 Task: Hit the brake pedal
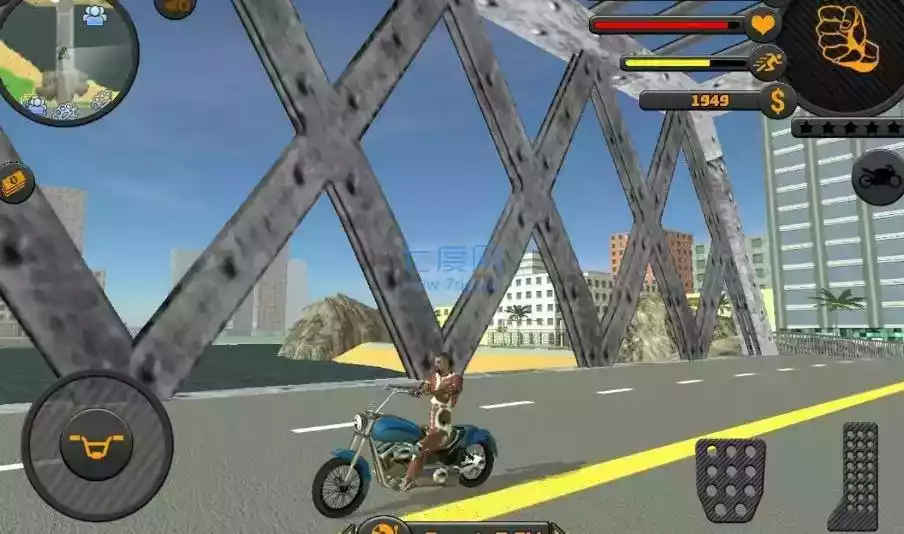[730, 479]
